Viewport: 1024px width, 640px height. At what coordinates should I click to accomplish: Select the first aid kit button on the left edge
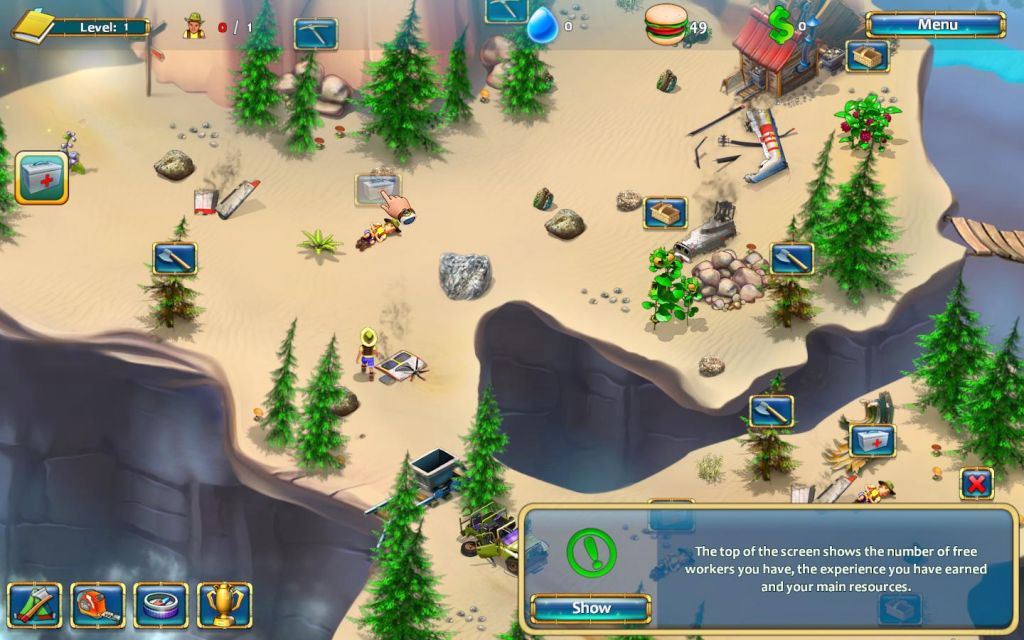42,178
